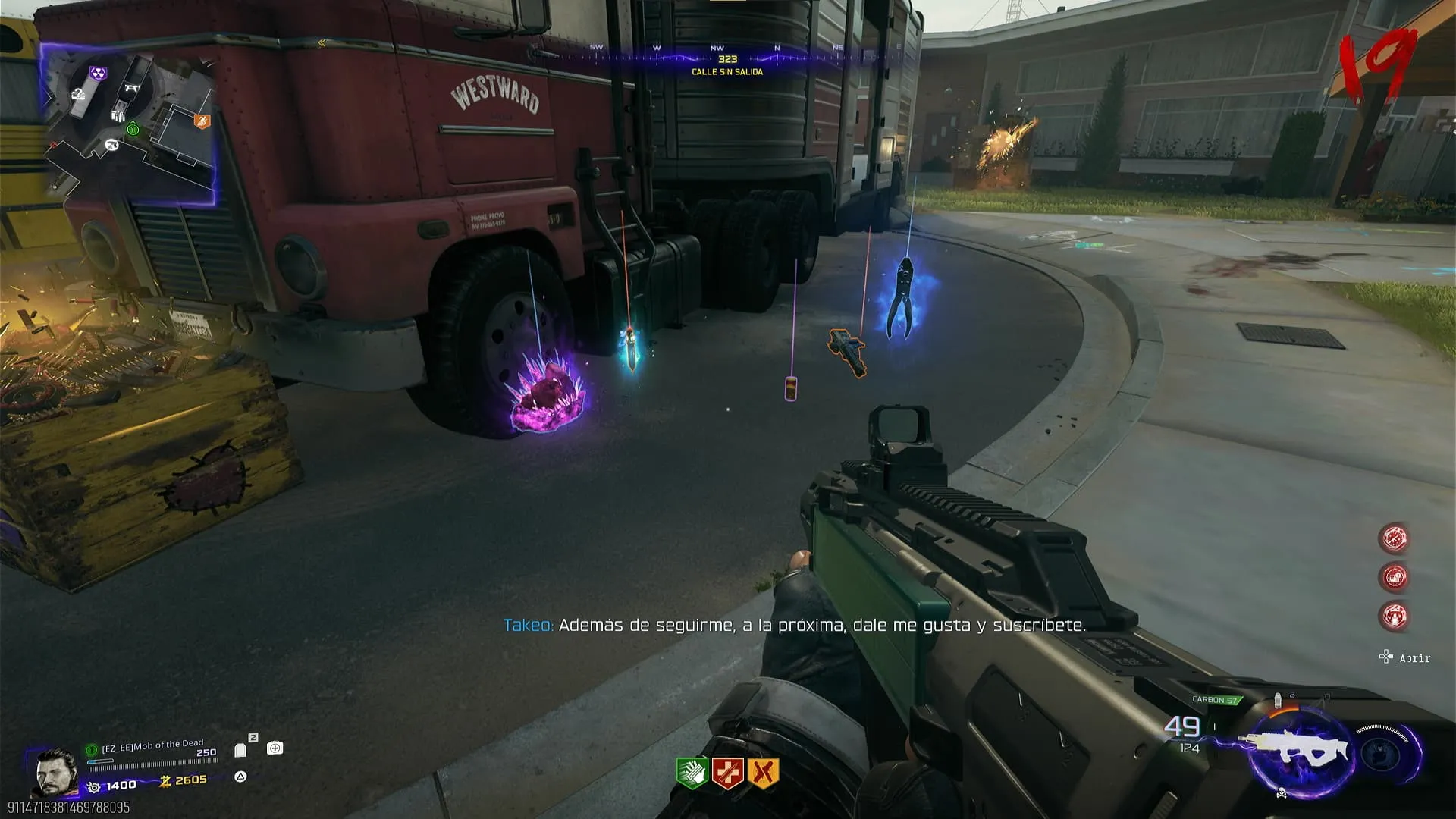The width and height of the screenshot is (1456, 819).
Task: Click the top red gobblegum icon
Action: click(x=1394, y=538)
